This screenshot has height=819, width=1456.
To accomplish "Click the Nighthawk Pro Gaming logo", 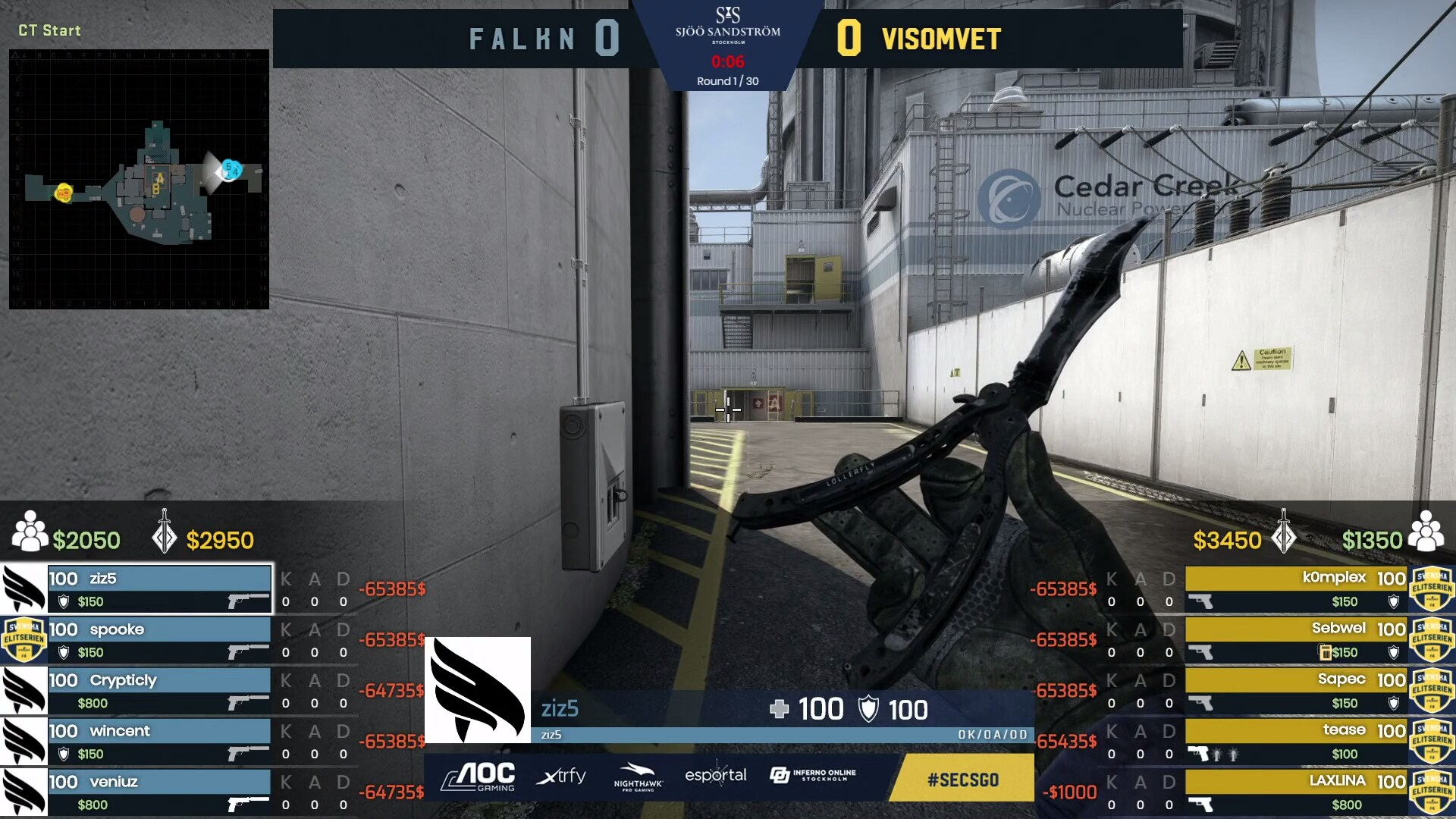I will click(x=638, y=777).
